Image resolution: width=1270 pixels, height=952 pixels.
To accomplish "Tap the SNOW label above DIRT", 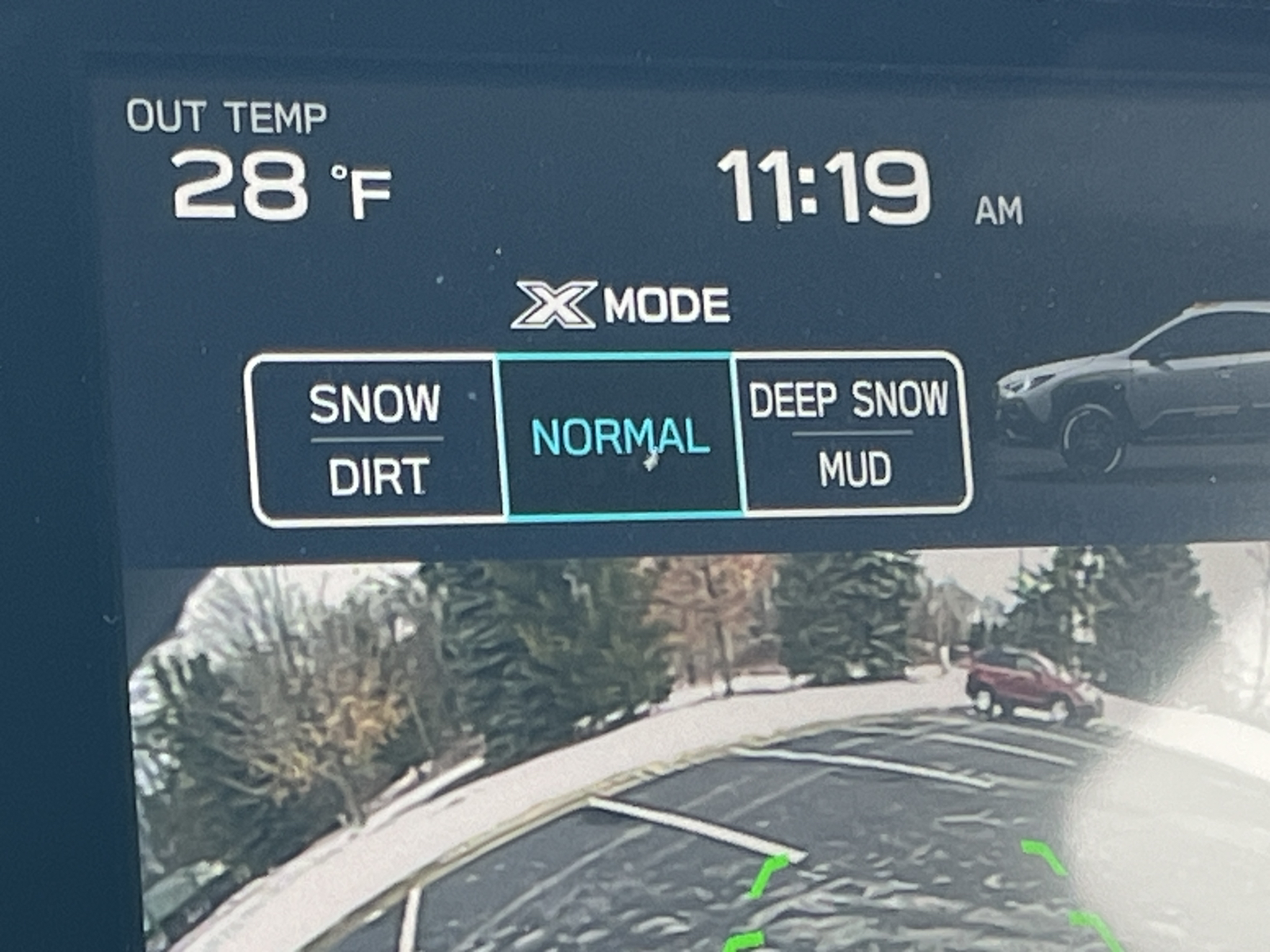I will coord(377,402).
